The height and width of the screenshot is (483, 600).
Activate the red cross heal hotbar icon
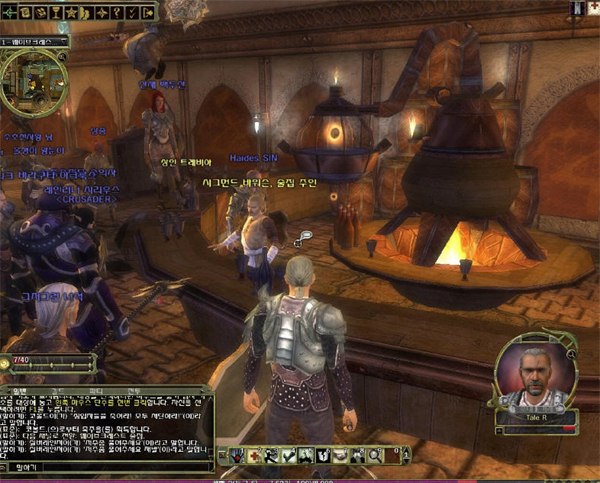[256, 457]
